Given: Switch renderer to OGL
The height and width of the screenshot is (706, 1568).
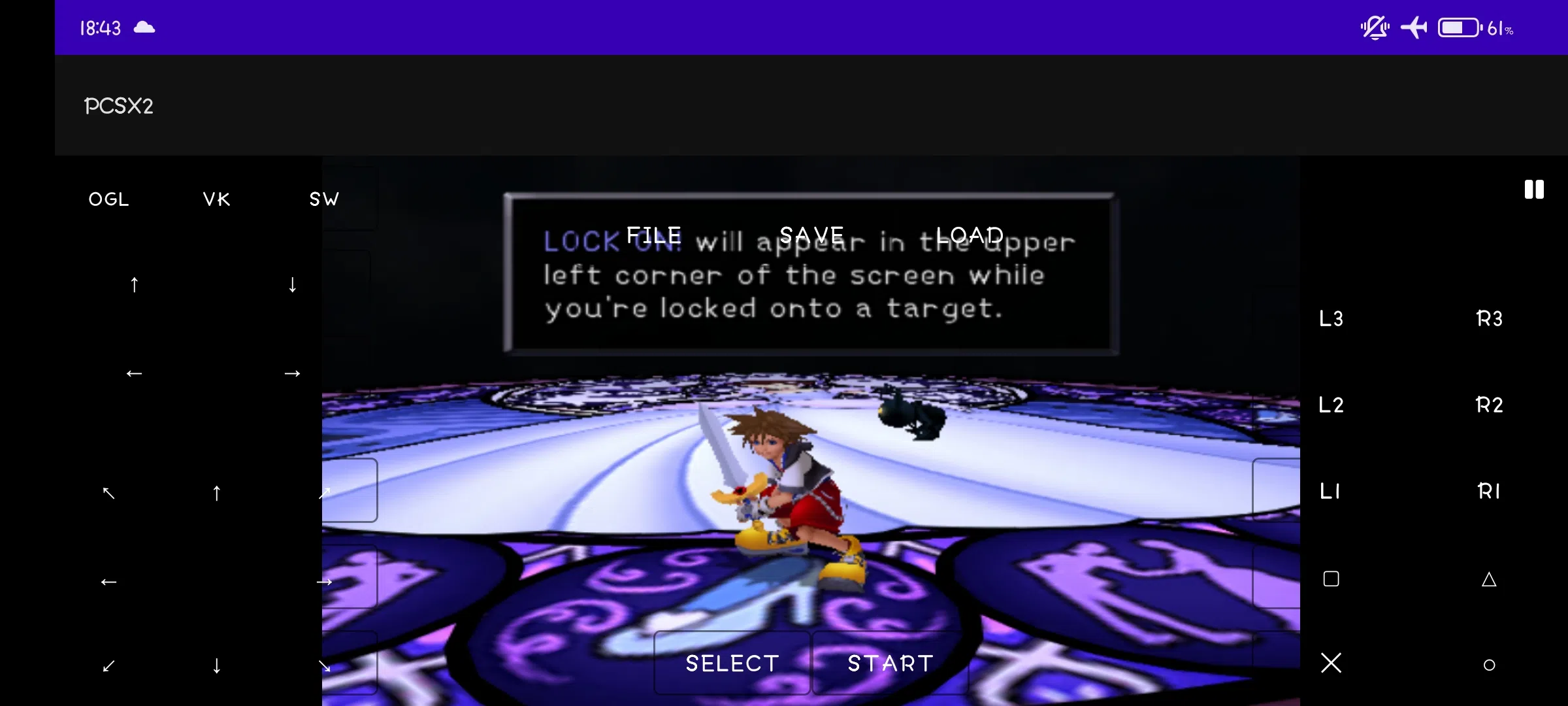Looking at the screenshot, I should pos(108,199).
